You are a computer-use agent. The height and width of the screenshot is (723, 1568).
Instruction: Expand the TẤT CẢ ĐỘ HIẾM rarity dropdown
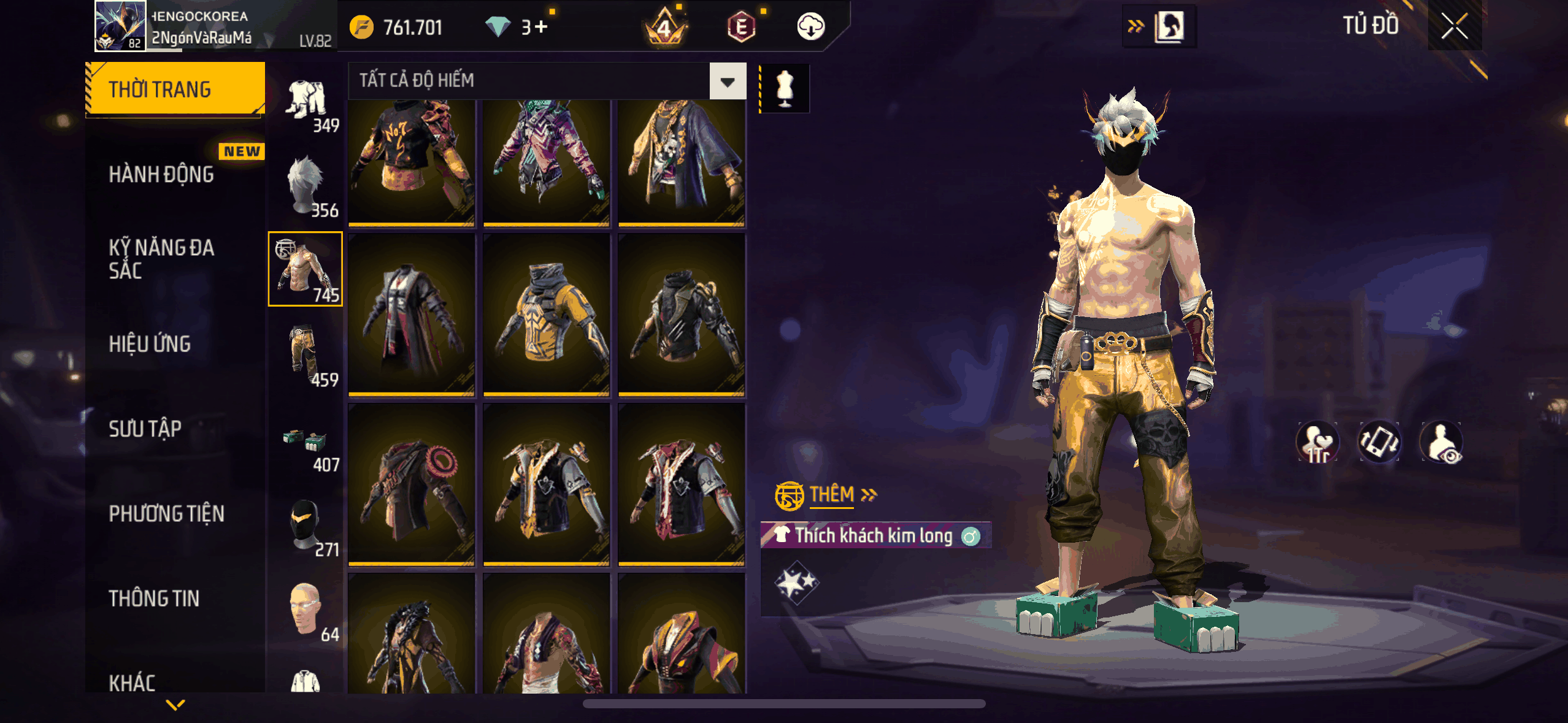pos(728,81)
